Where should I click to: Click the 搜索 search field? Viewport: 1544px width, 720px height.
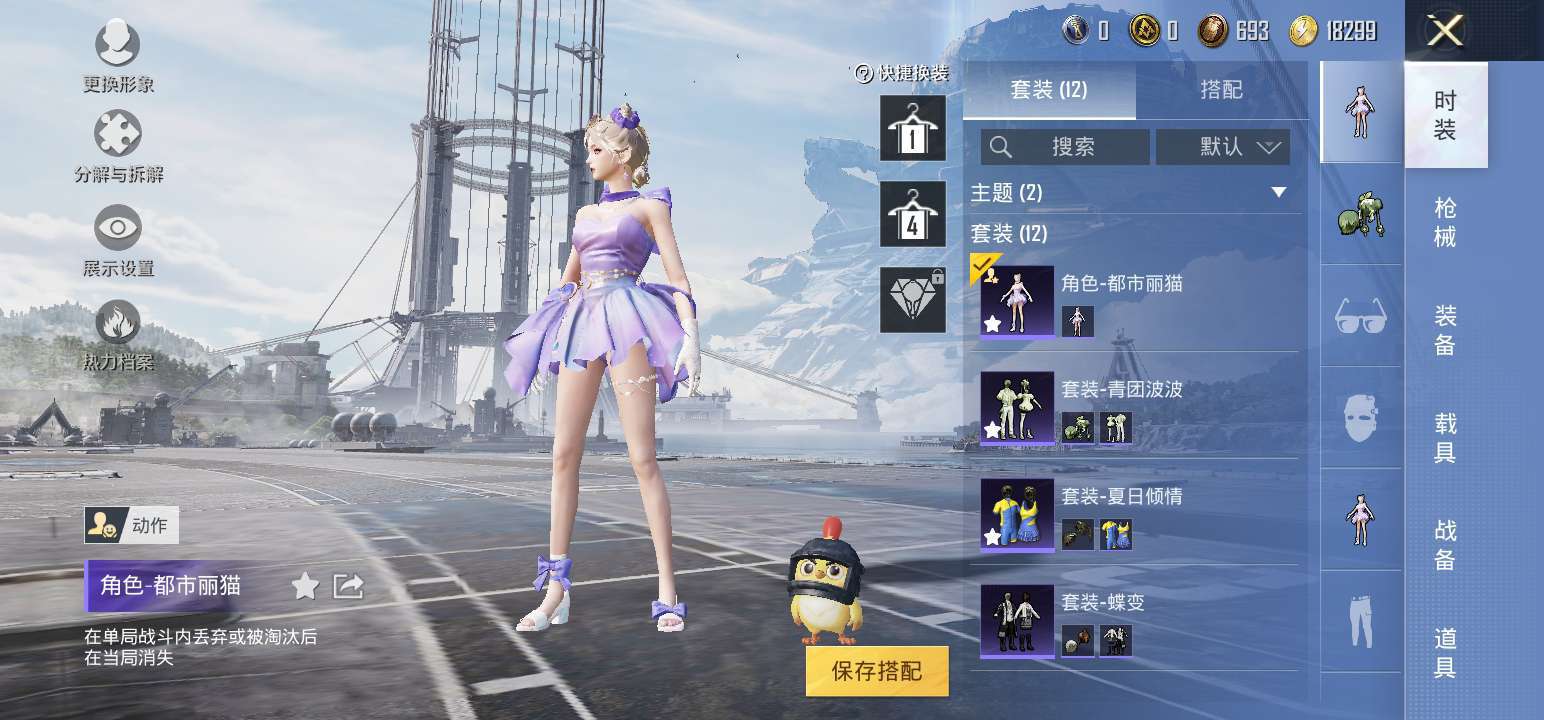[x=1065, y=147]
